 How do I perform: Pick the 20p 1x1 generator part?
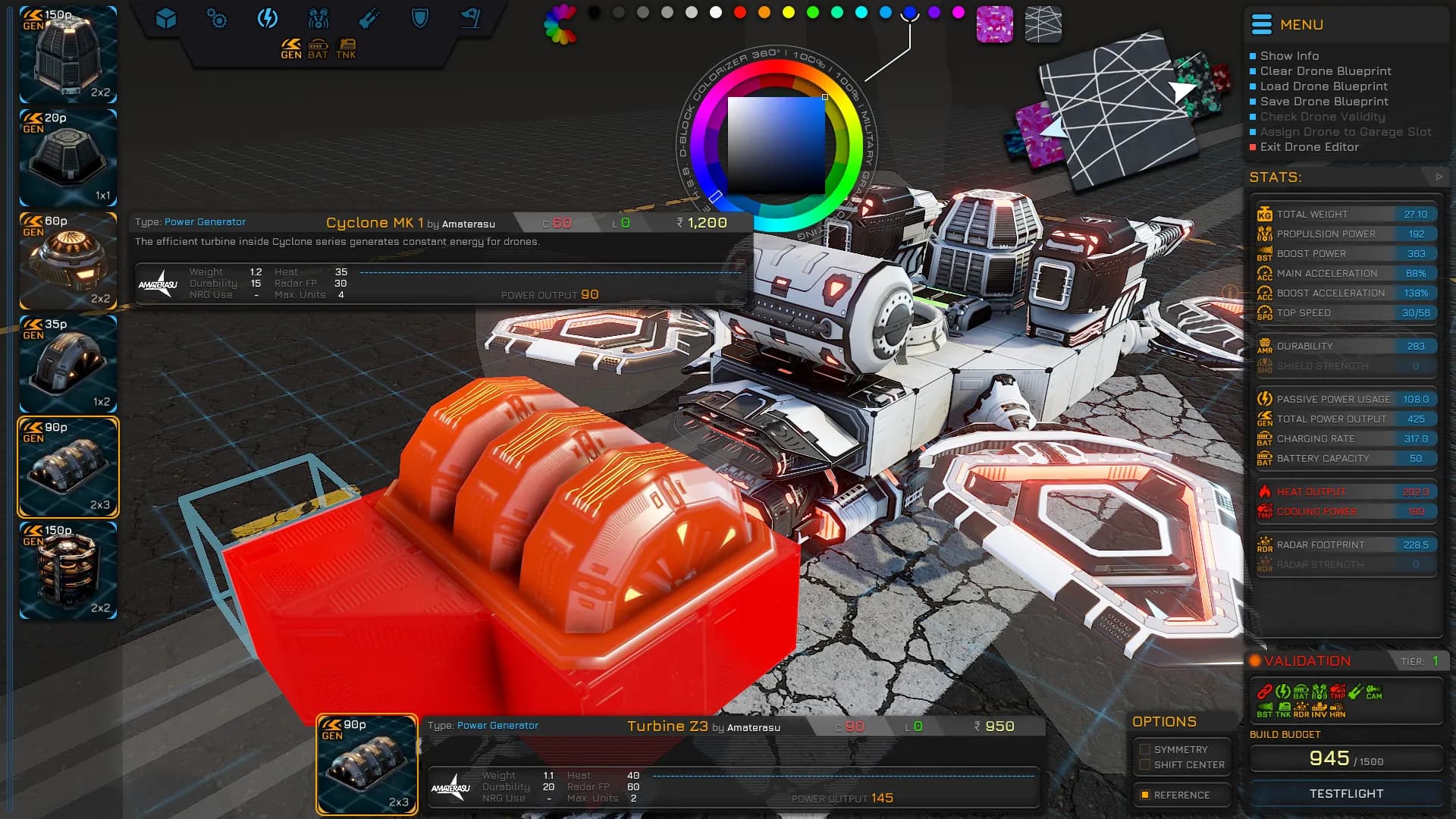[x=68, y=158]
